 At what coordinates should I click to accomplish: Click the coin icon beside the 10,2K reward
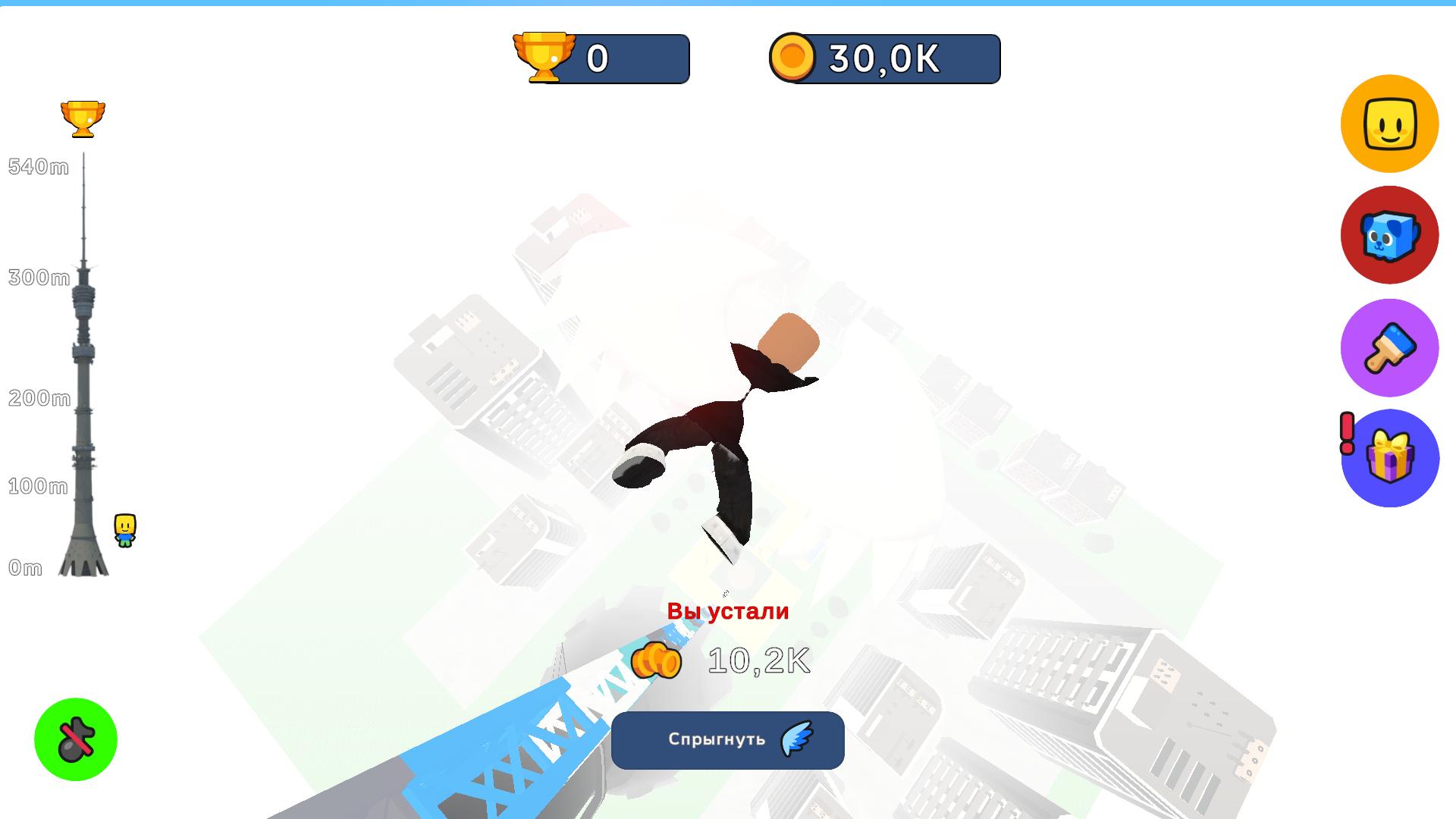click(x=657, y=659)
